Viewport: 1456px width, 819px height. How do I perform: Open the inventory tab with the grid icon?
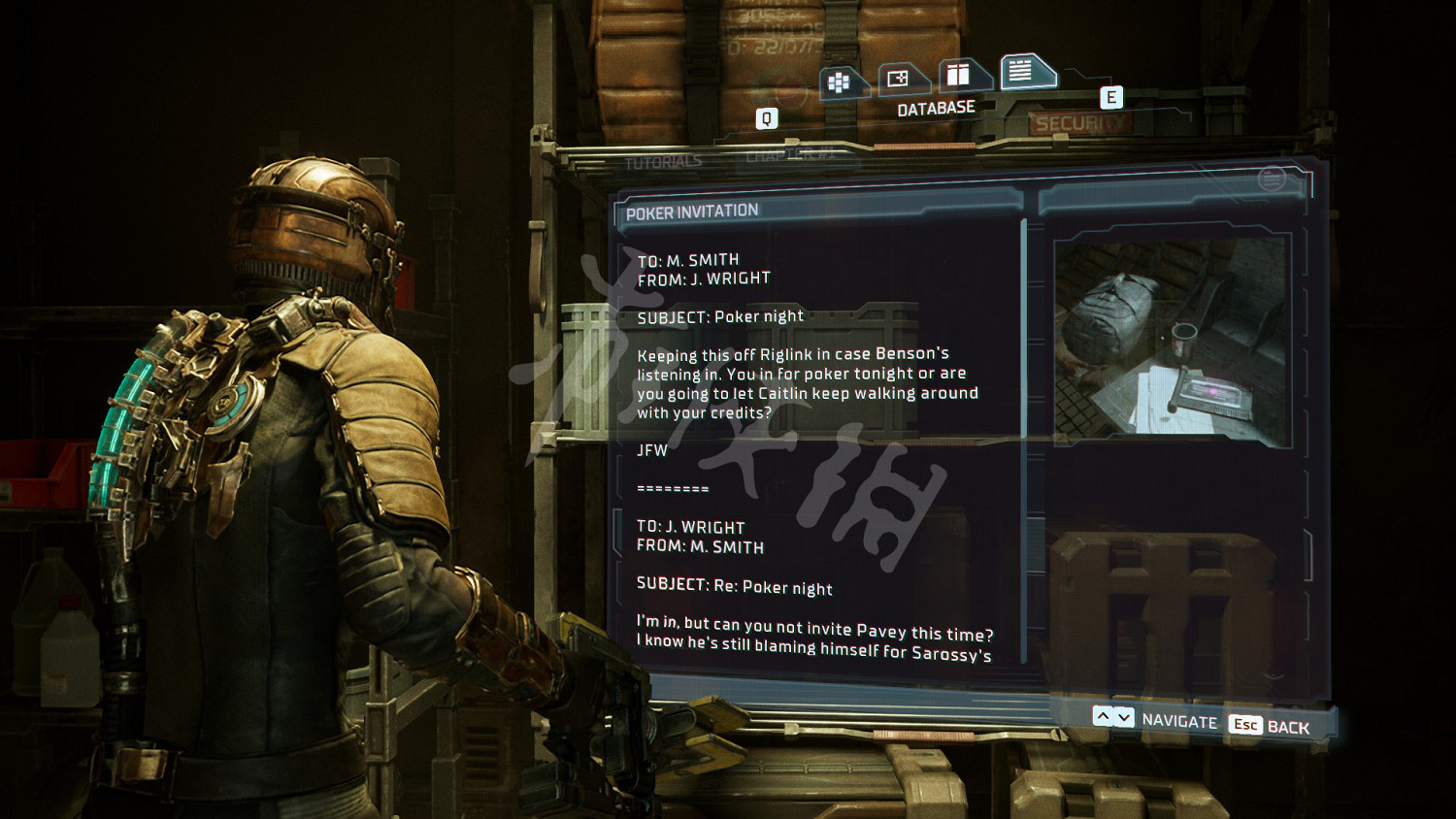click(x=841, y=82)
